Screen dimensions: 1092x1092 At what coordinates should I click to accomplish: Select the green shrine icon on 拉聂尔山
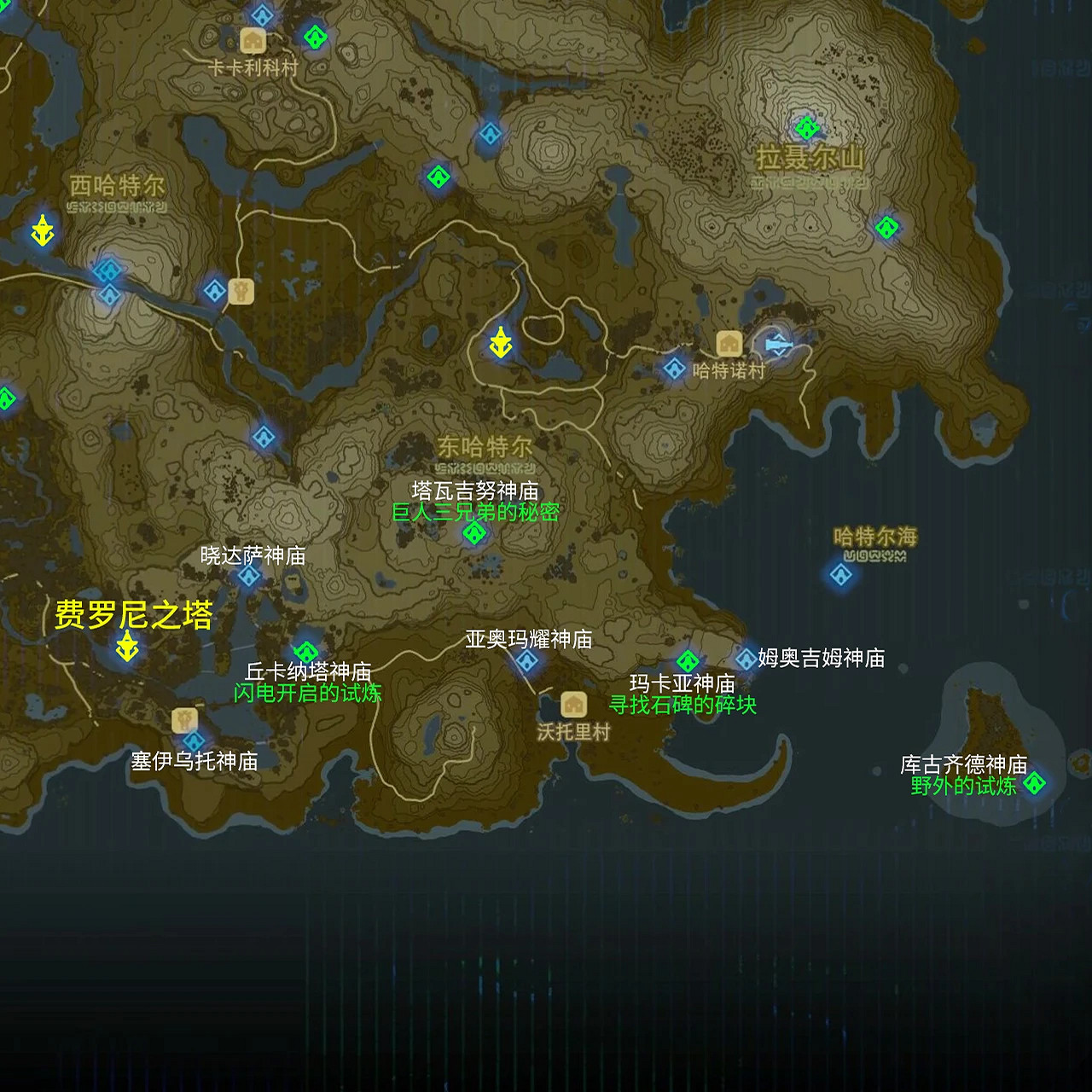coord(805,128)
